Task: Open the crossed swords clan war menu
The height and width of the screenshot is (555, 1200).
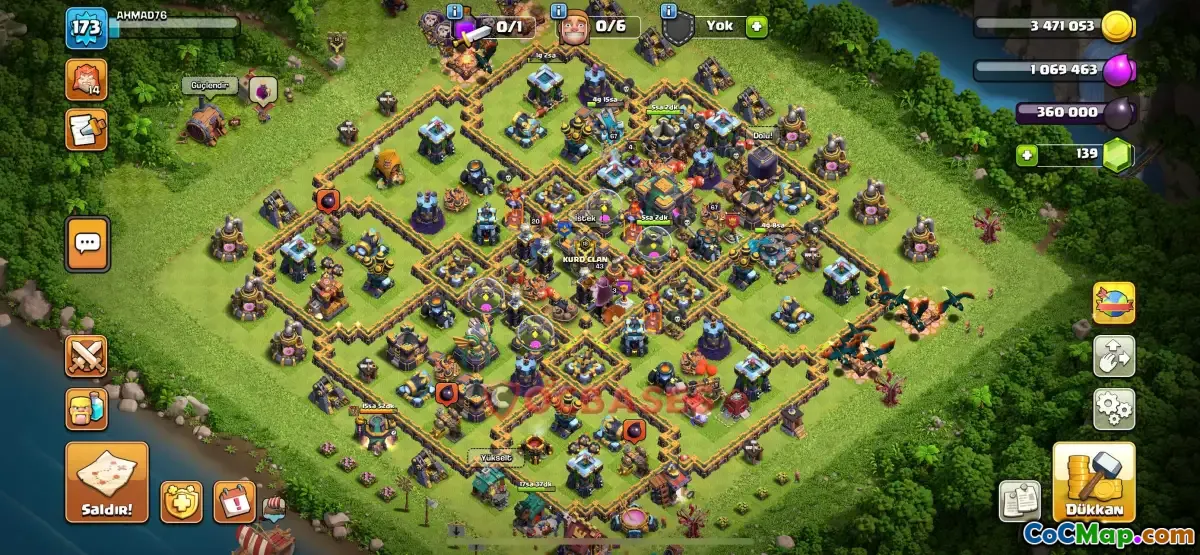Action: 86,357
